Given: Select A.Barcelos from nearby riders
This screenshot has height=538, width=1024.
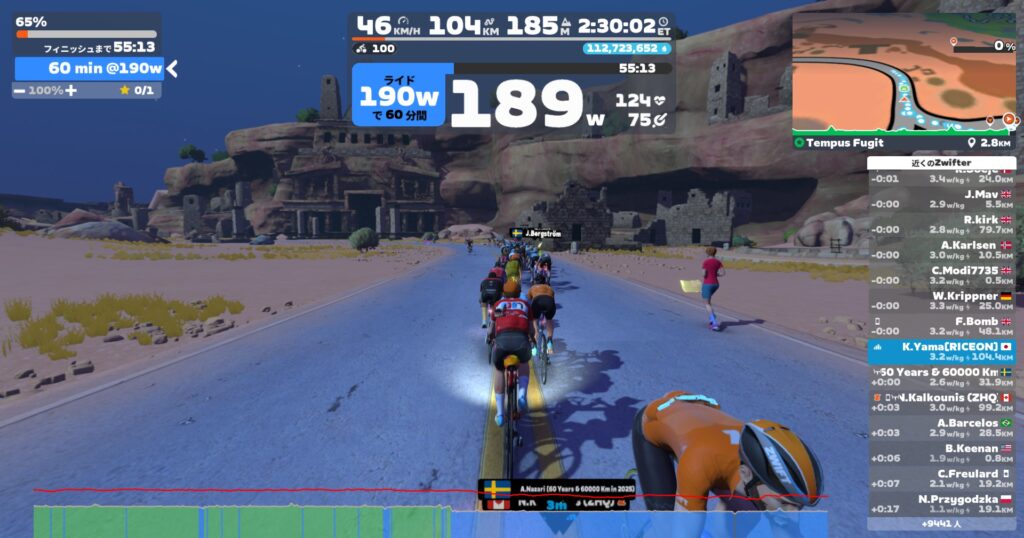Looking at the screenshot, I should [941, 427].
